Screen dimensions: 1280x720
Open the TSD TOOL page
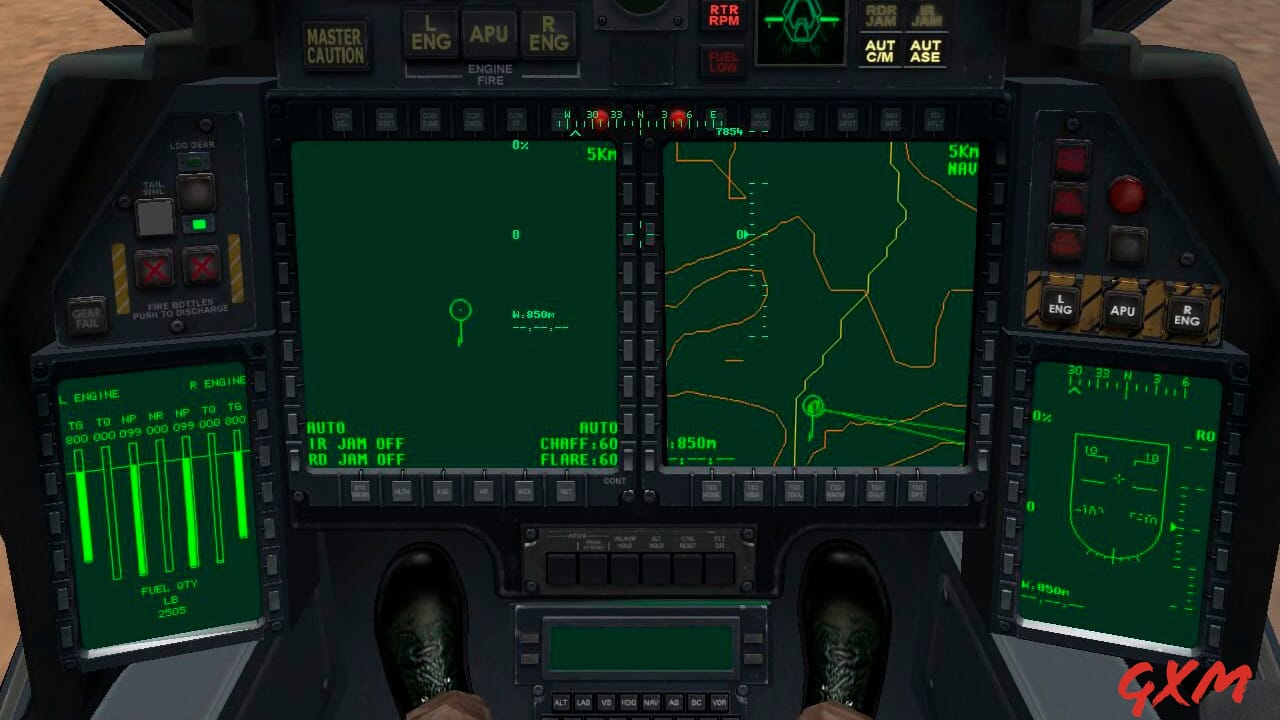pyautogui.click(x=793, y=490)
